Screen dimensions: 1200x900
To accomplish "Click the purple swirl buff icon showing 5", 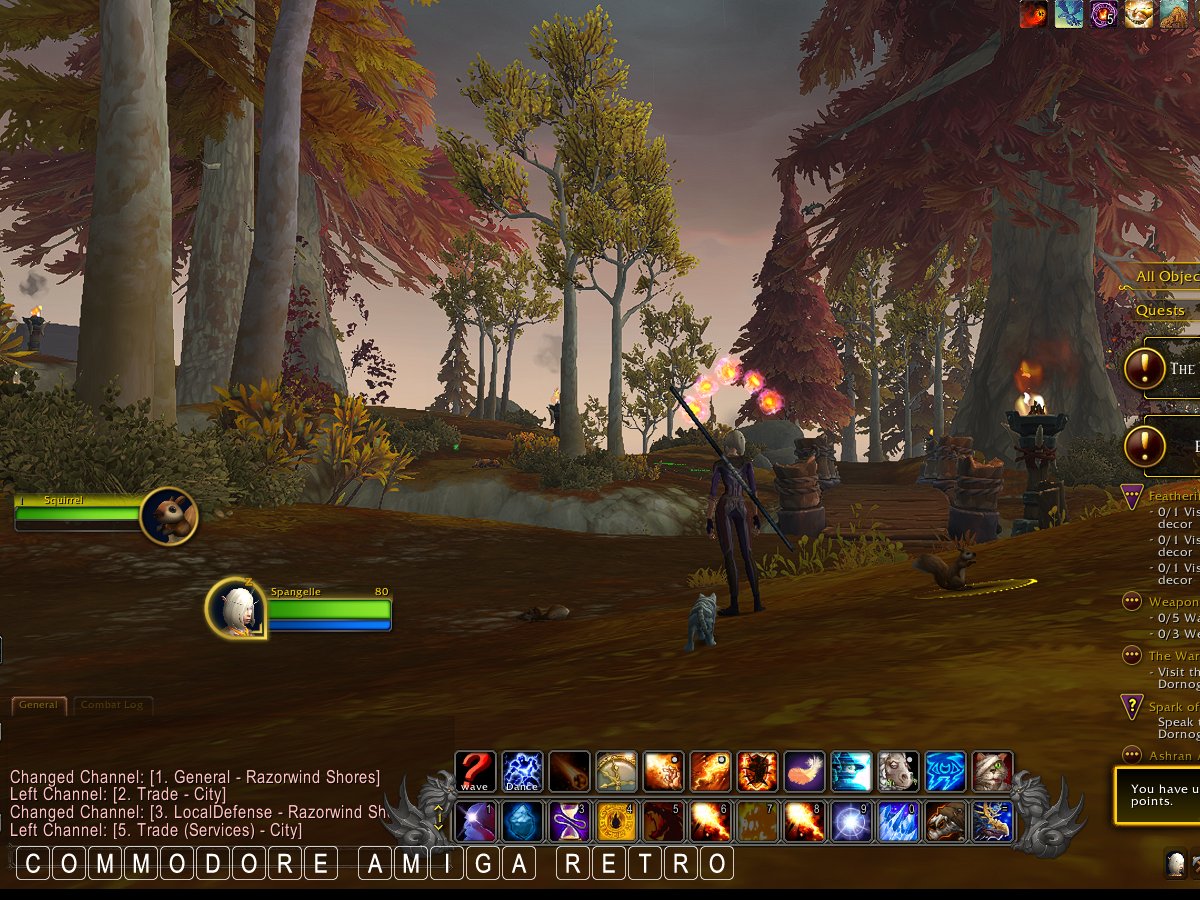I will [x=1104, y=13].
